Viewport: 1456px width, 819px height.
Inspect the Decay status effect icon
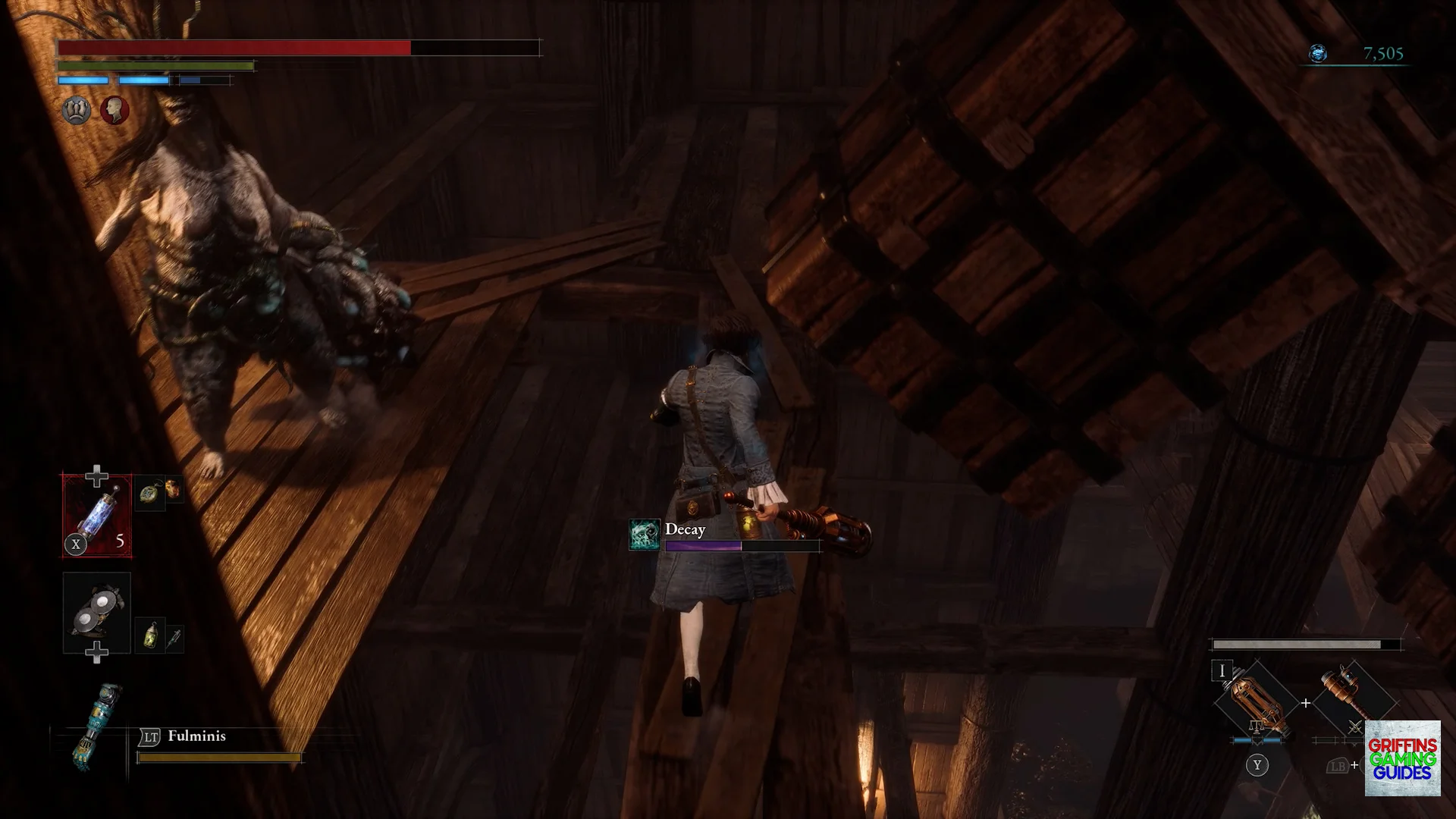(645, 534)
